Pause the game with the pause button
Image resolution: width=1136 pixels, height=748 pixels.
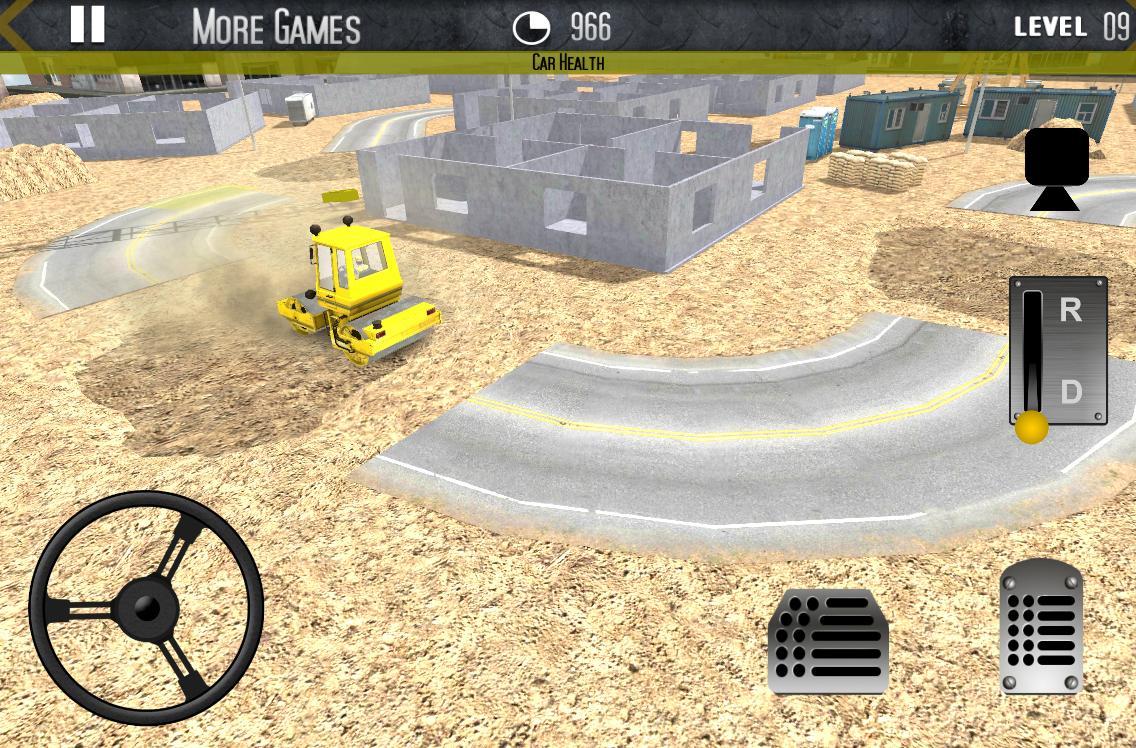pos(87,25)
